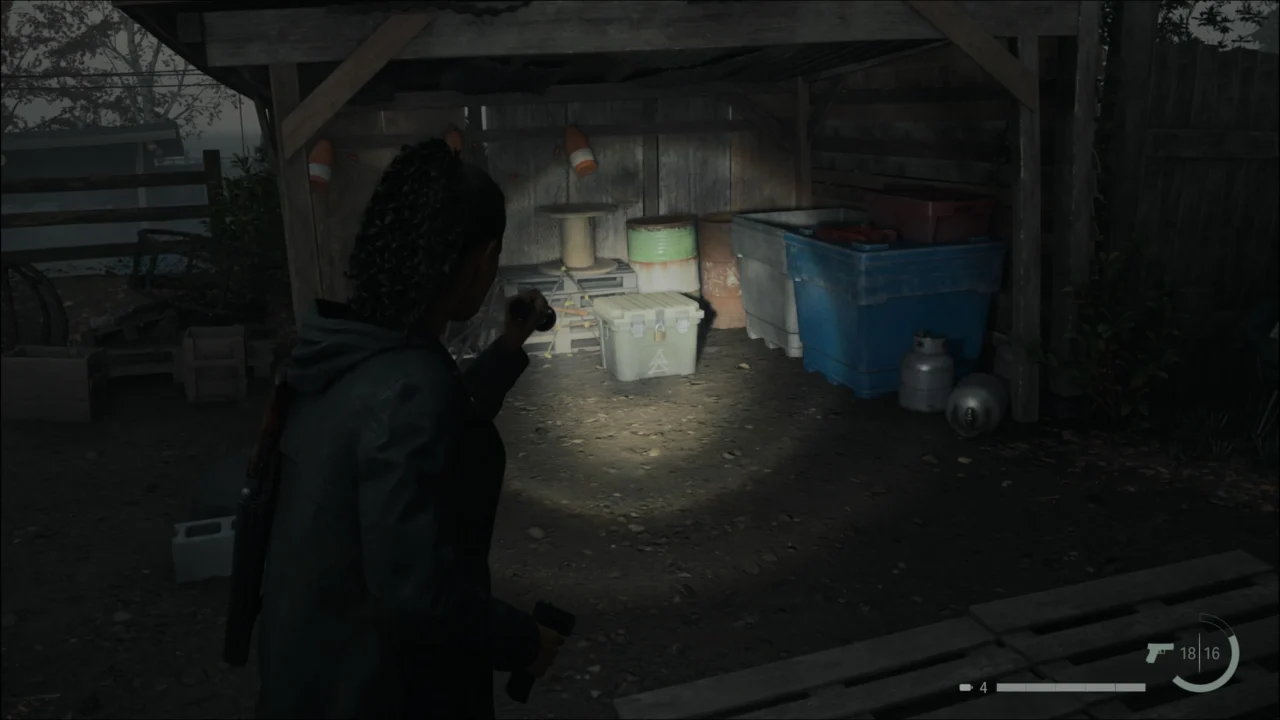The height and width of the screenshot is (720, 1280).
Task: Select the flashlight battery icon
Action: (964, 687)
